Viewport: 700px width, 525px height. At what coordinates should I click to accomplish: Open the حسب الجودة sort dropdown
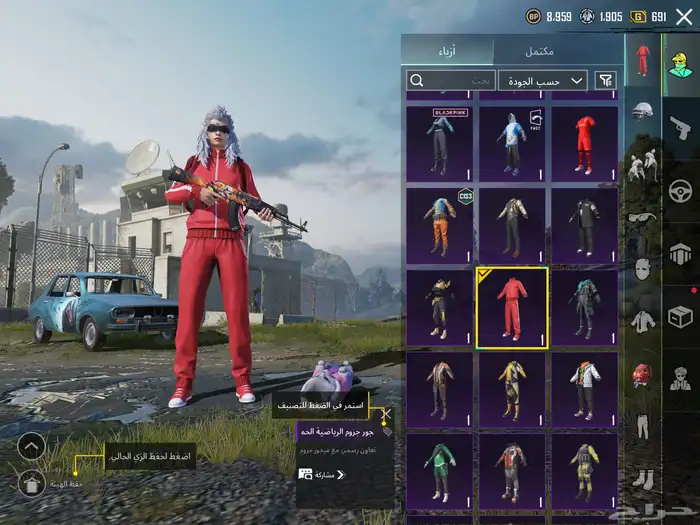pos(543,80)
